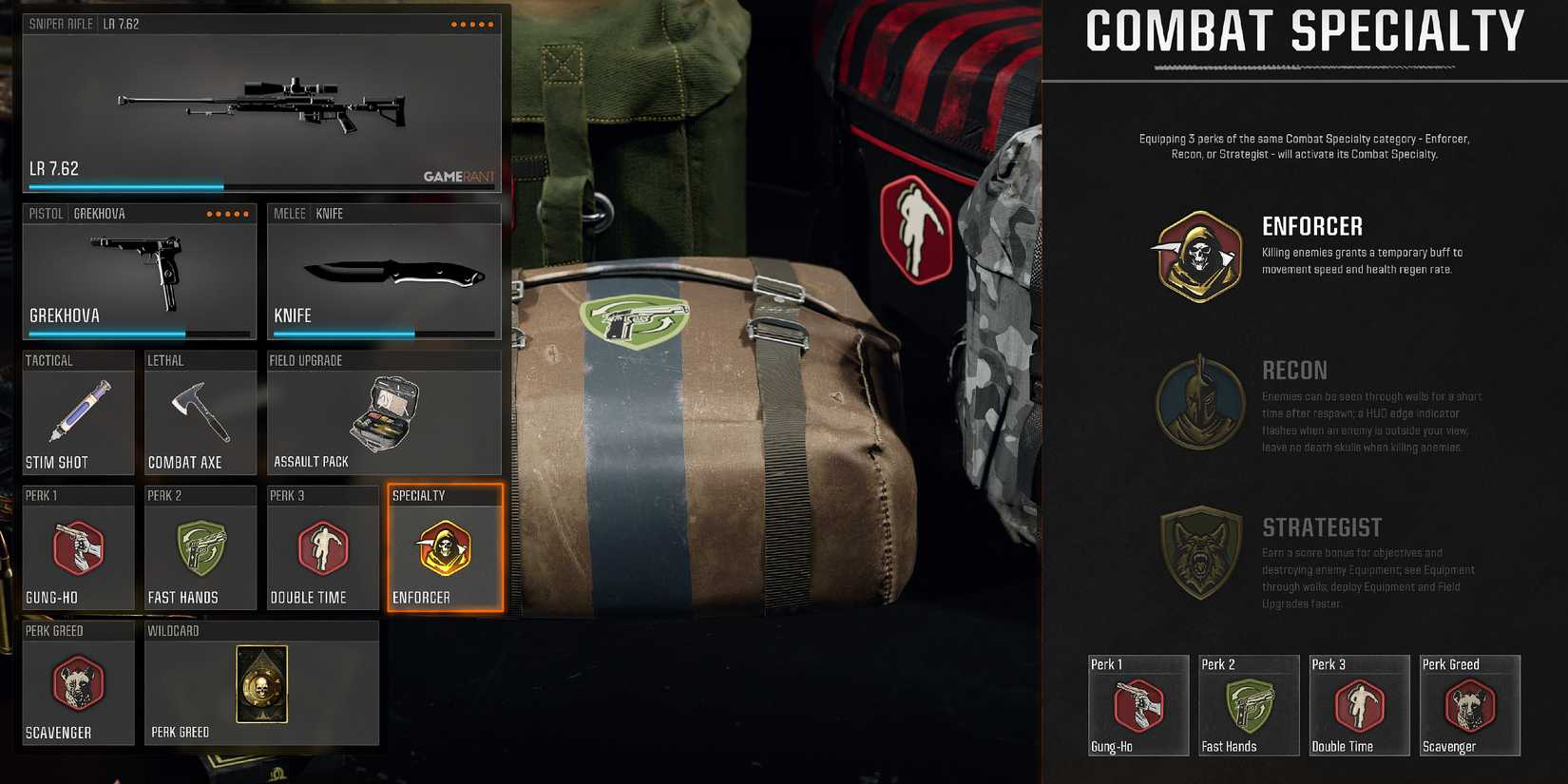Click the Double Time badge under Perk 3
The height and width of the screenshot is (784, 1568).
[1359, 703]
